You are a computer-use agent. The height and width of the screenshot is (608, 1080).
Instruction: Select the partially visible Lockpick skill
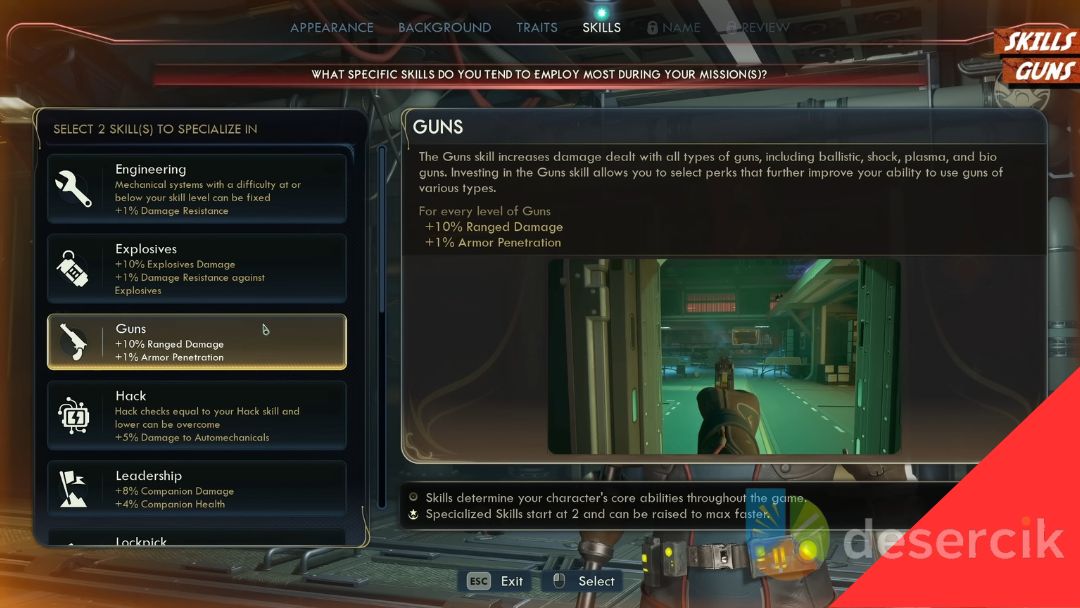click(197, 539)
